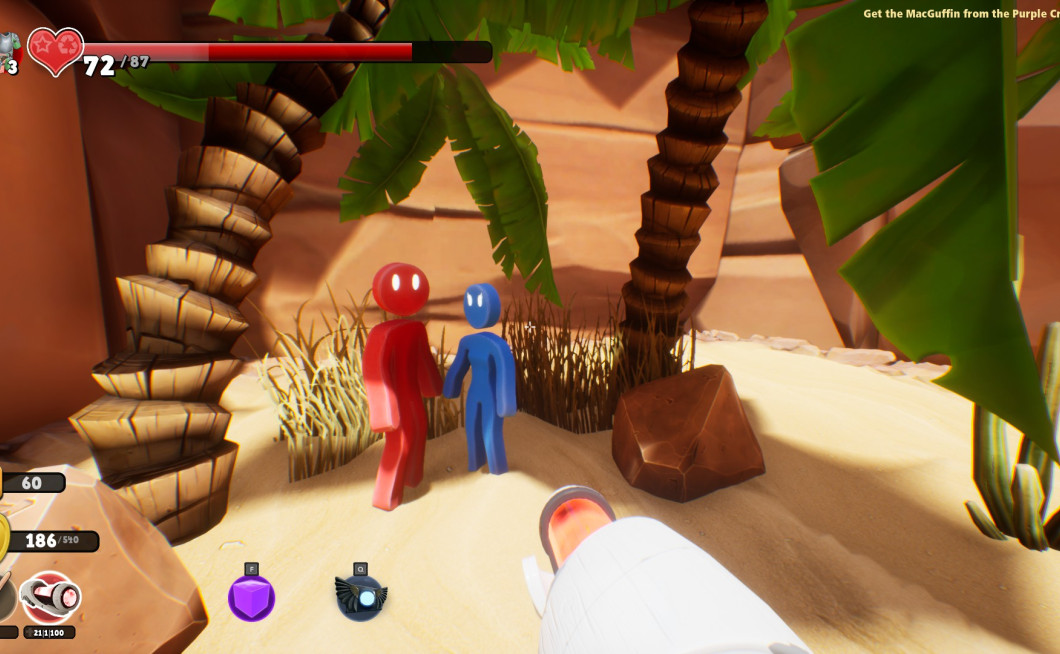The image size is (1060, 654).
Task: Click the armor icon beside the heart
Action: pyautogui.click(x=8, y=48)
